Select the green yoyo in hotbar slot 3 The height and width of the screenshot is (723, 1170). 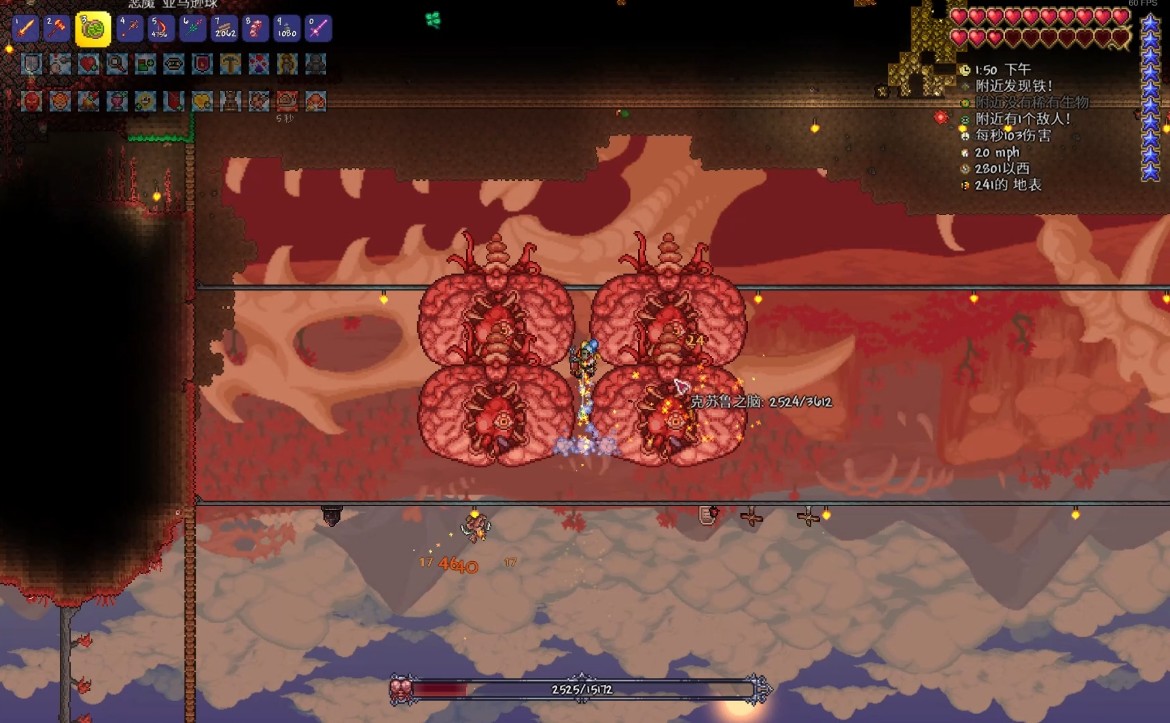click(93, 28)
